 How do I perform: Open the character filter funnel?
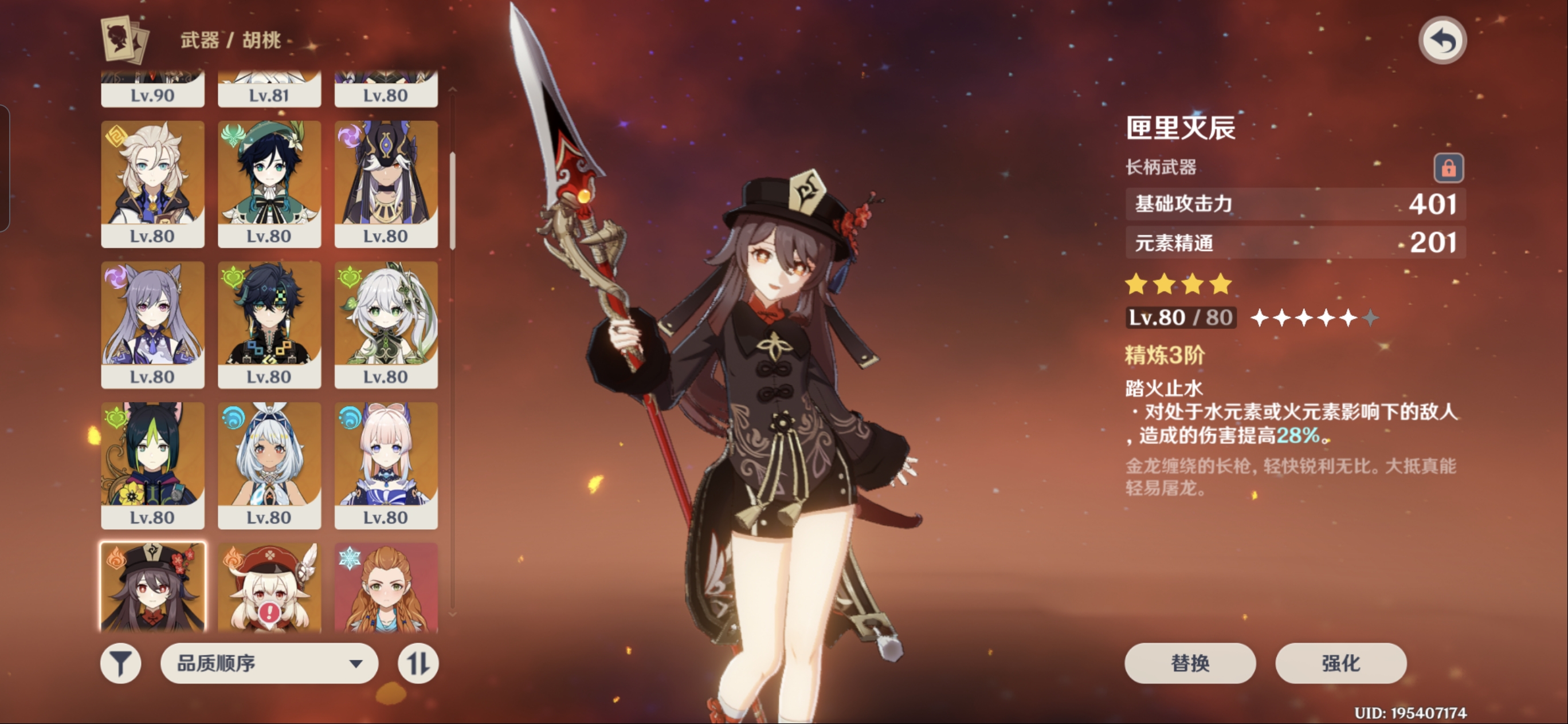120,663
